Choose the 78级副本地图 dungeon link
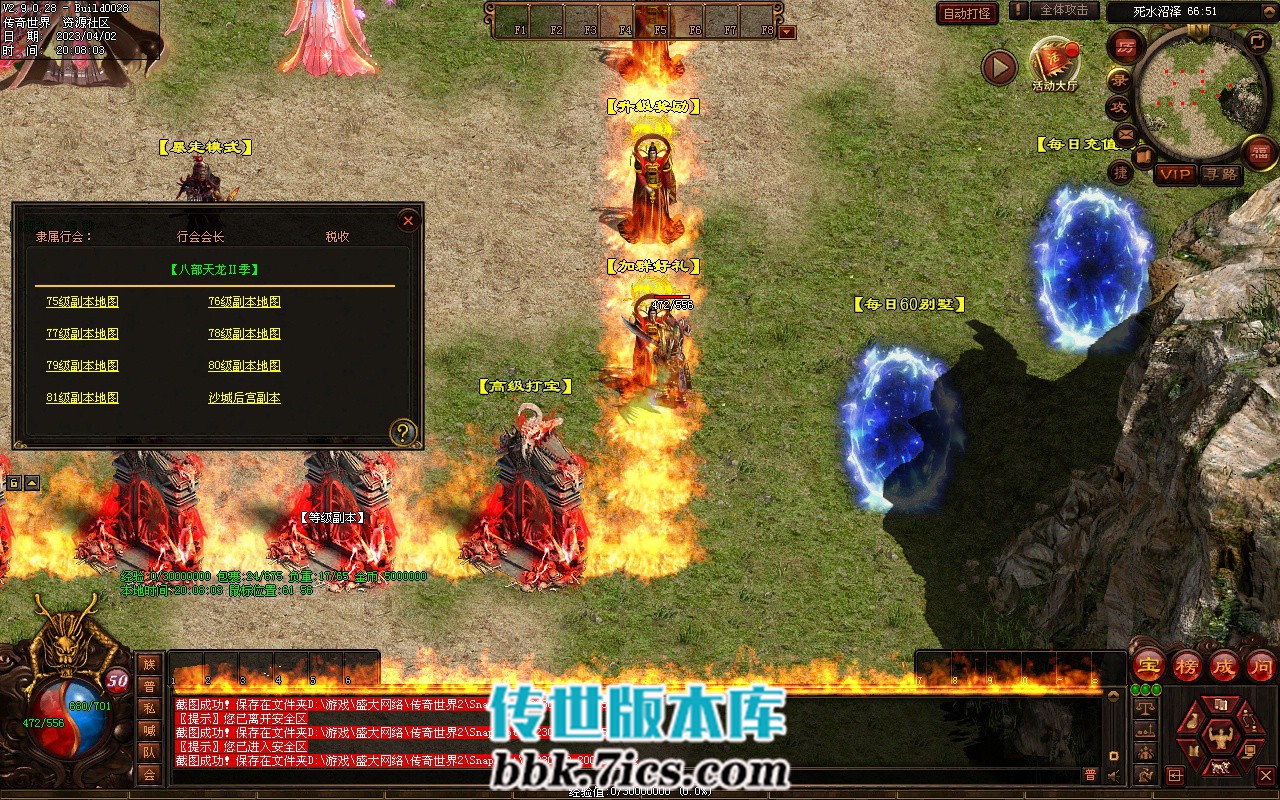The width and height of the screenshot is (1280, 800). [244, 334]
